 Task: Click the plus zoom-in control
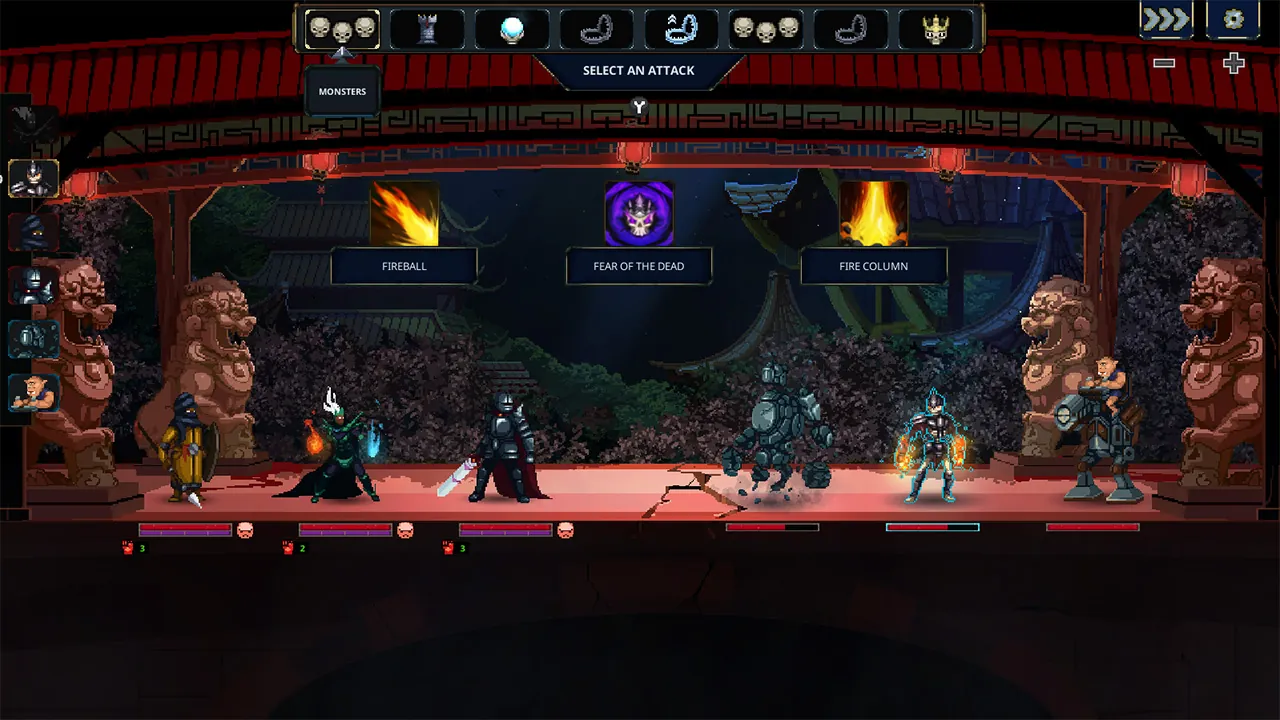[x=1233, y=63]
